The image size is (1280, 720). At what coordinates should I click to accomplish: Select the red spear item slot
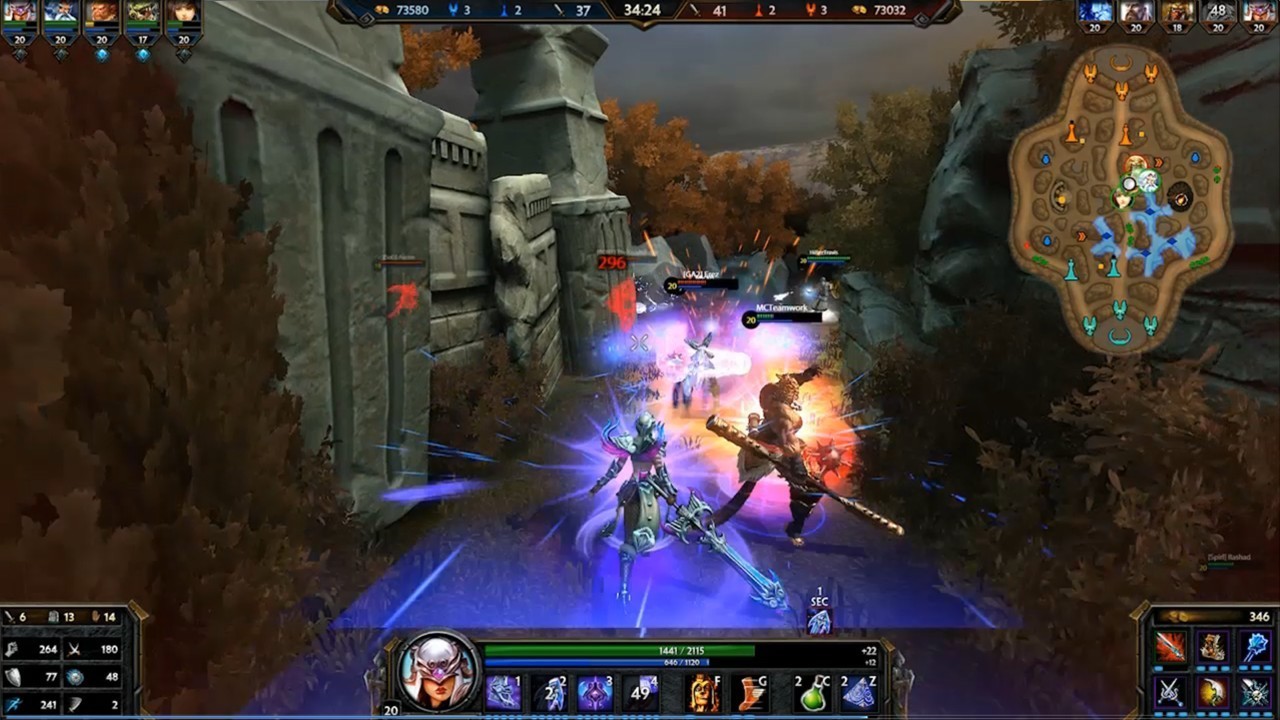pos(1170,647)
